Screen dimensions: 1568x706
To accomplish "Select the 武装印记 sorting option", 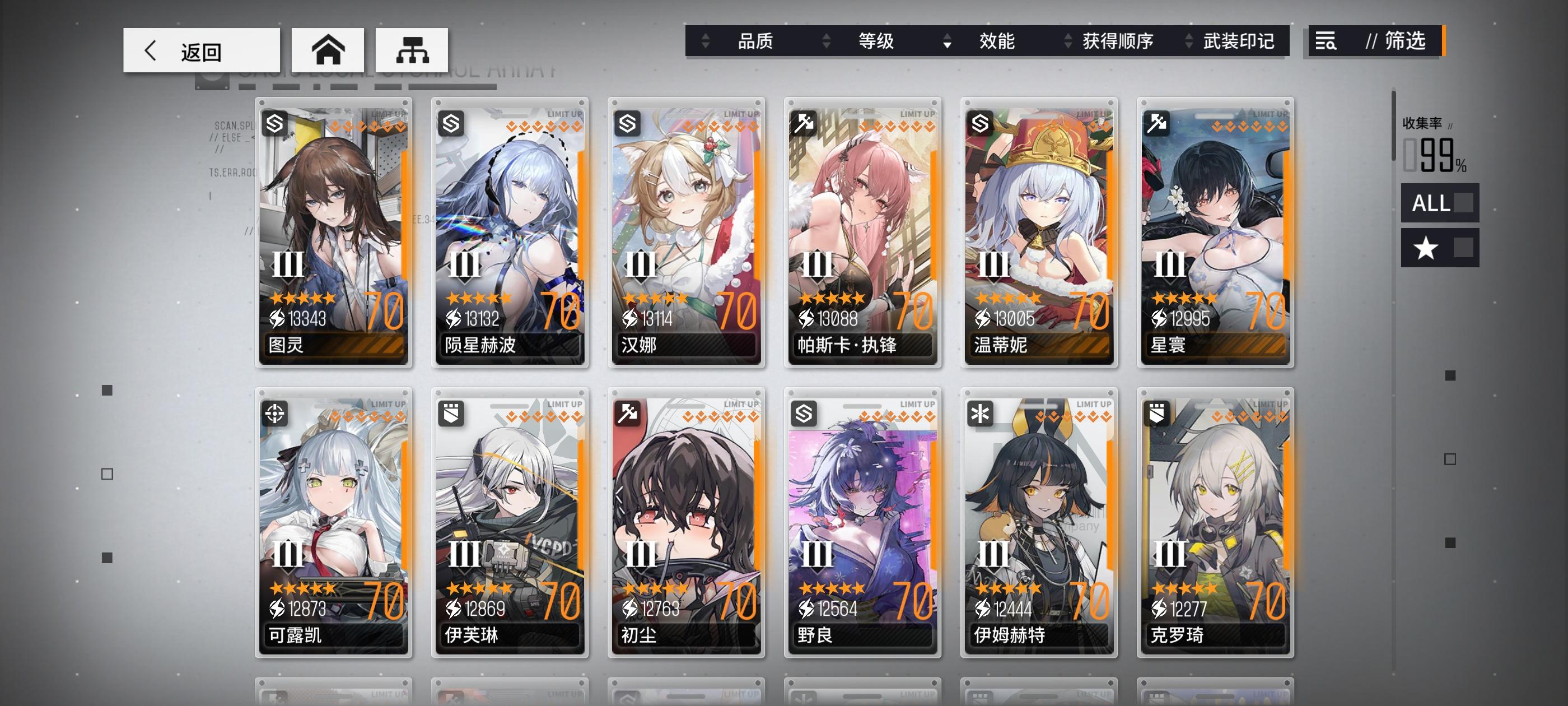I will click(x=1238, y=41).
